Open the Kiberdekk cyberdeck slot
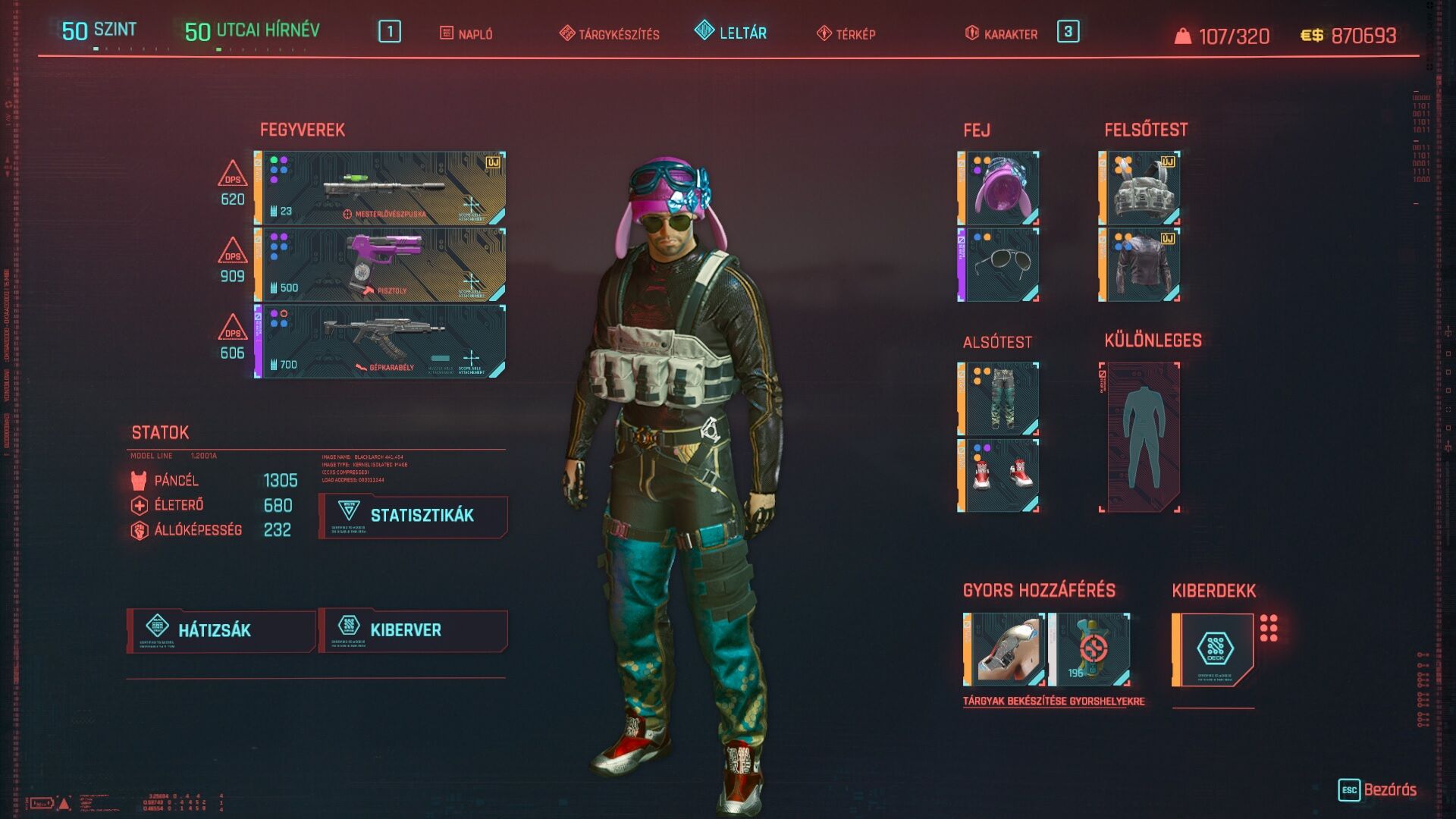This screenshot has width=1456, height=819. point(1213,650)
